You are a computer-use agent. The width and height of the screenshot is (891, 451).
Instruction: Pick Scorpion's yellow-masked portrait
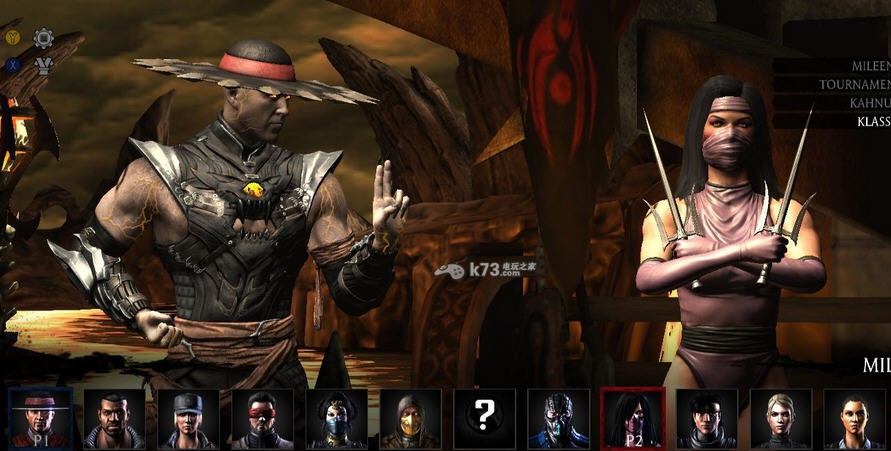pos(411,418)
